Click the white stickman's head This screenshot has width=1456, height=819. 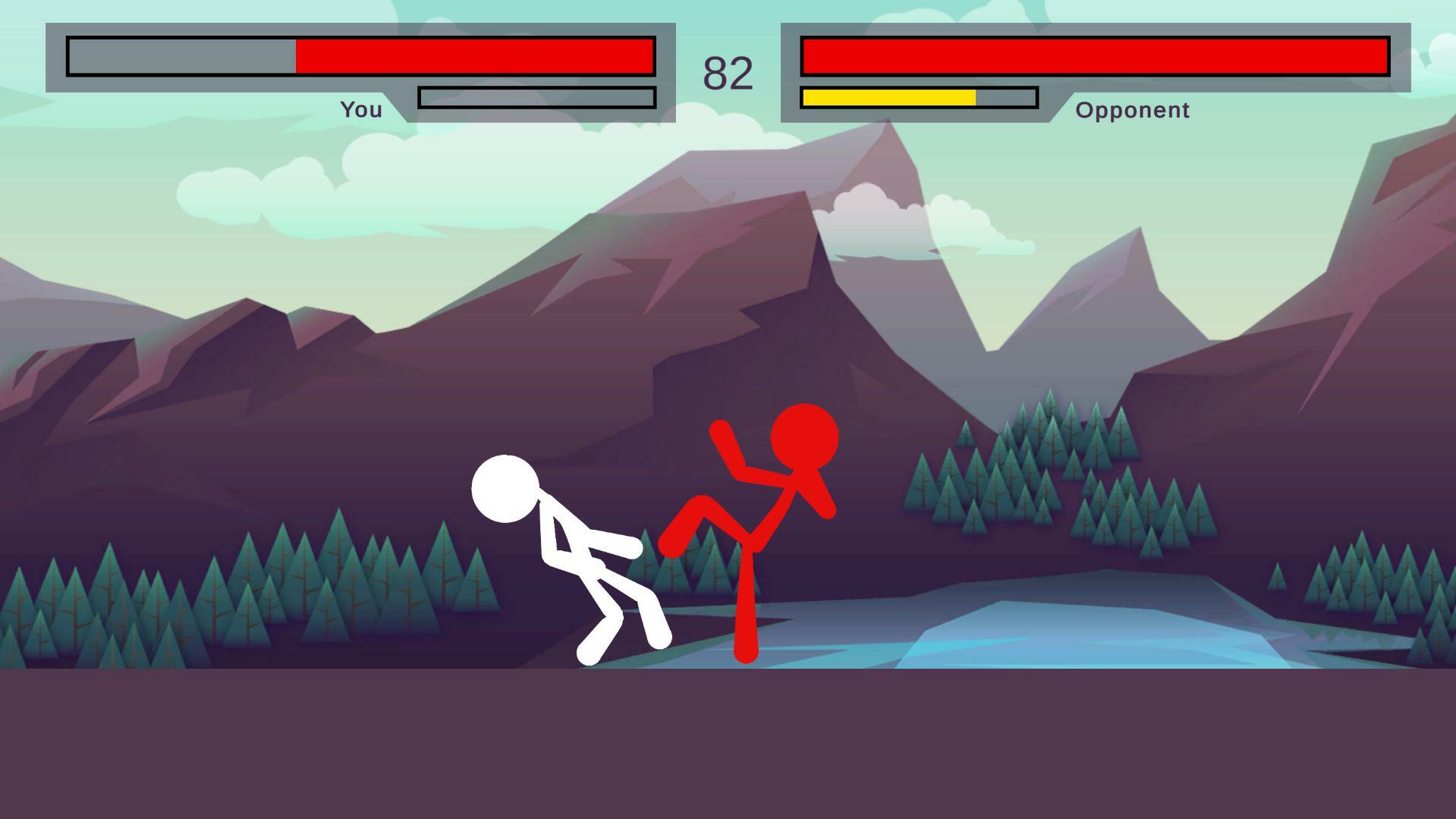pyautogui.click(x=505, y=491)
